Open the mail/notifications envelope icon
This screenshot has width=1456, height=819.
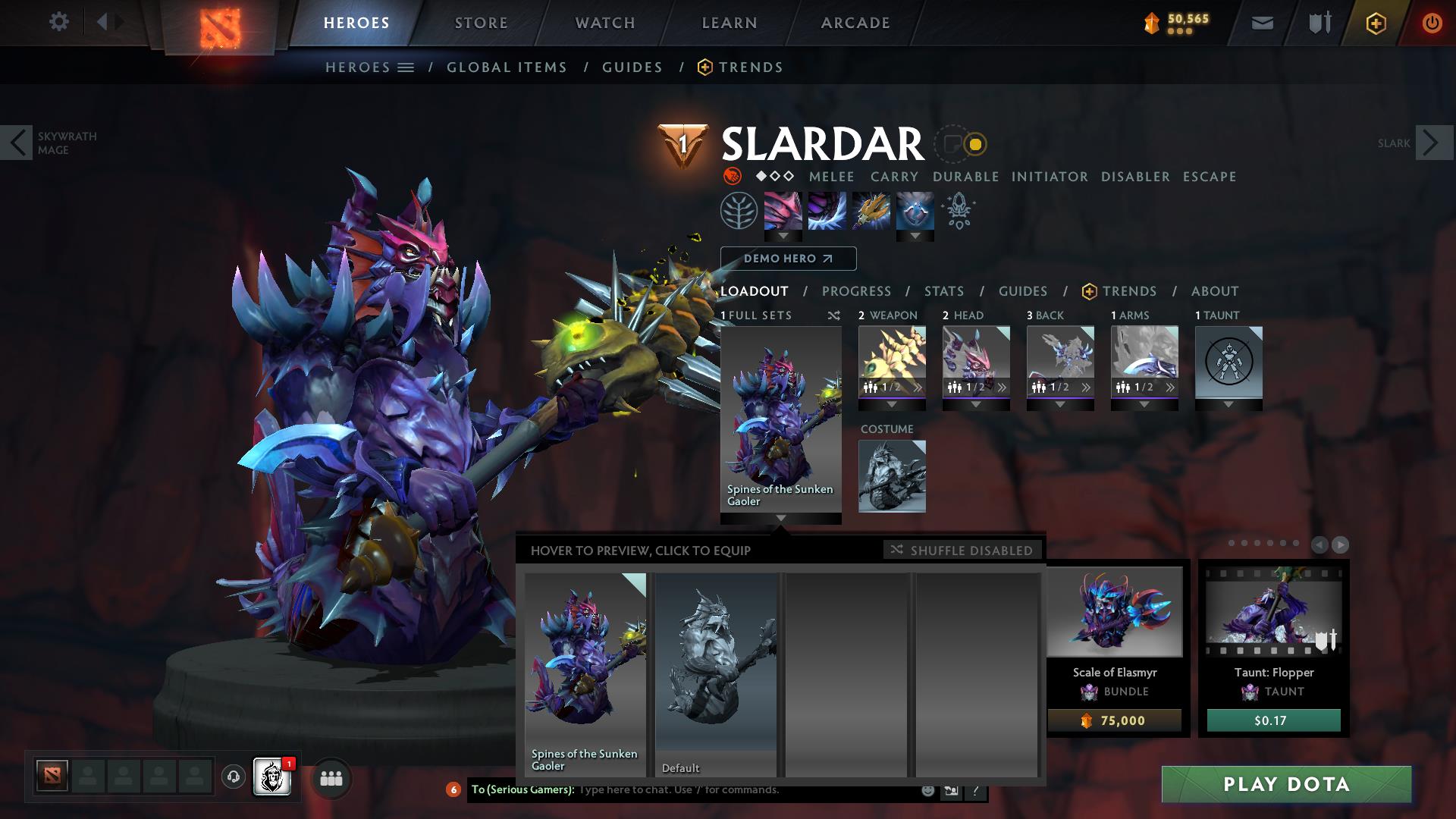1262,22
